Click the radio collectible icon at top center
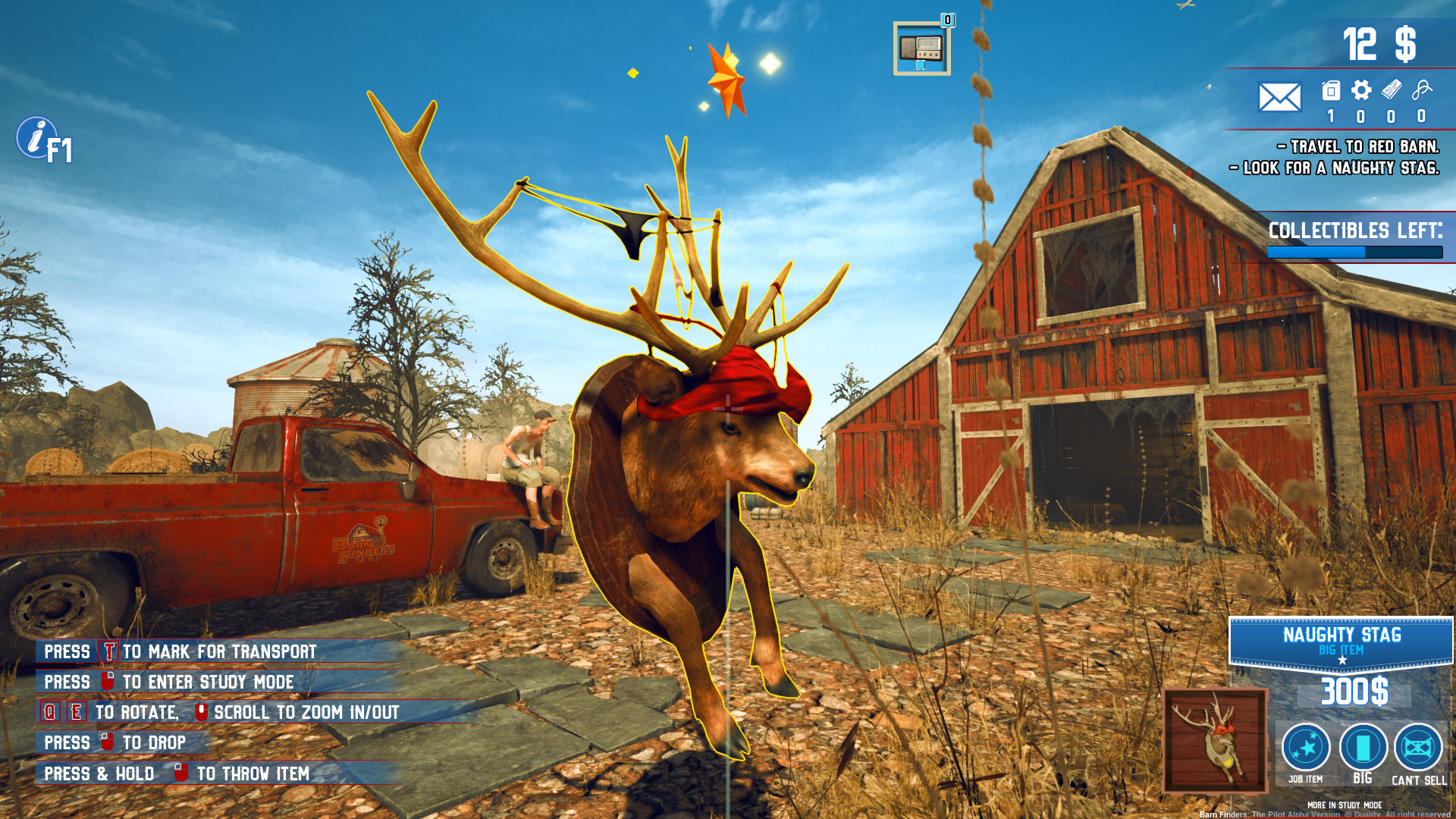This screenshot has width=1456, height=819. (x=921, y=49)
